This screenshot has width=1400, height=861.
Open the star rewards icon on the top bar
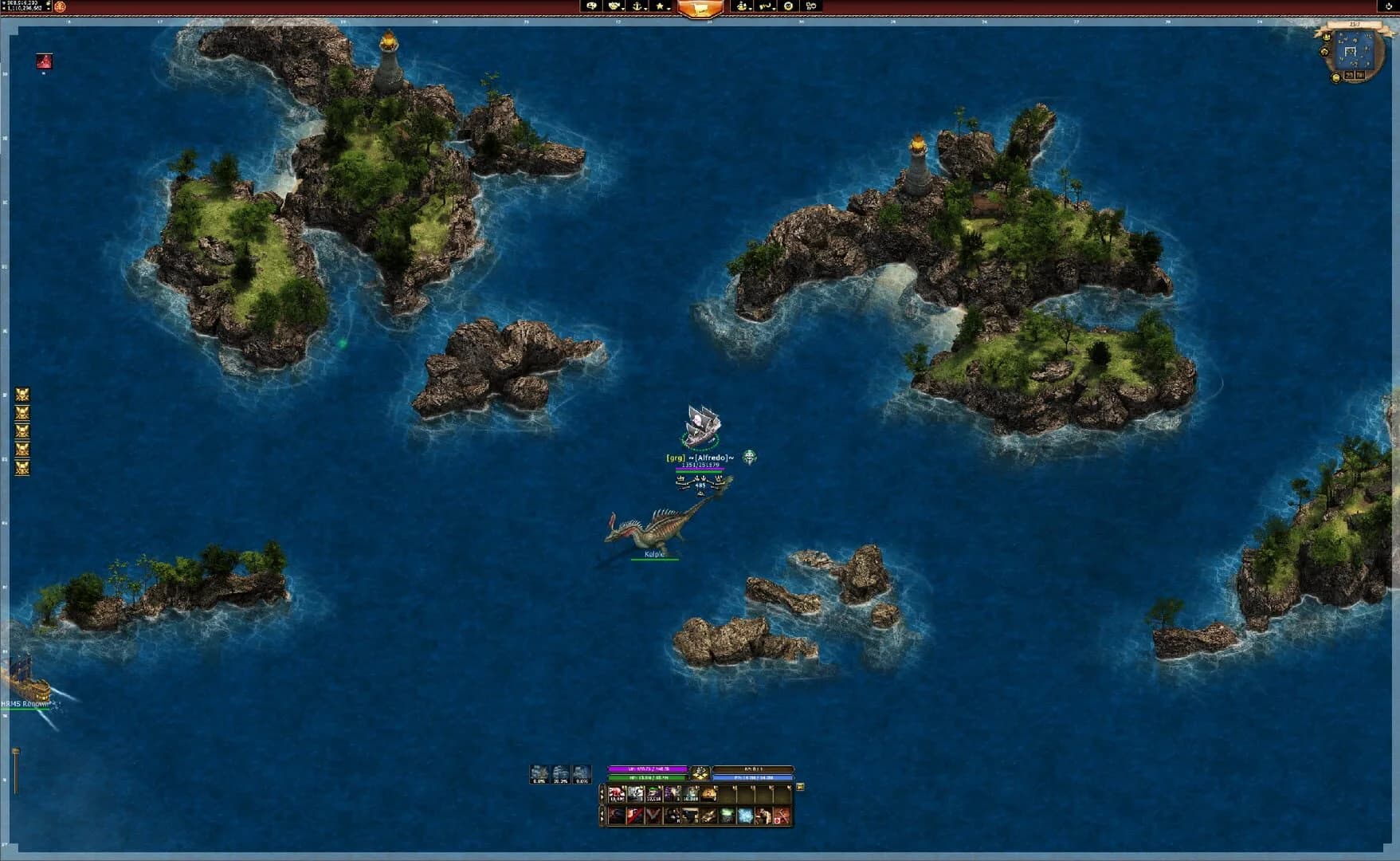pyautogui.click(x=660, y=7)
